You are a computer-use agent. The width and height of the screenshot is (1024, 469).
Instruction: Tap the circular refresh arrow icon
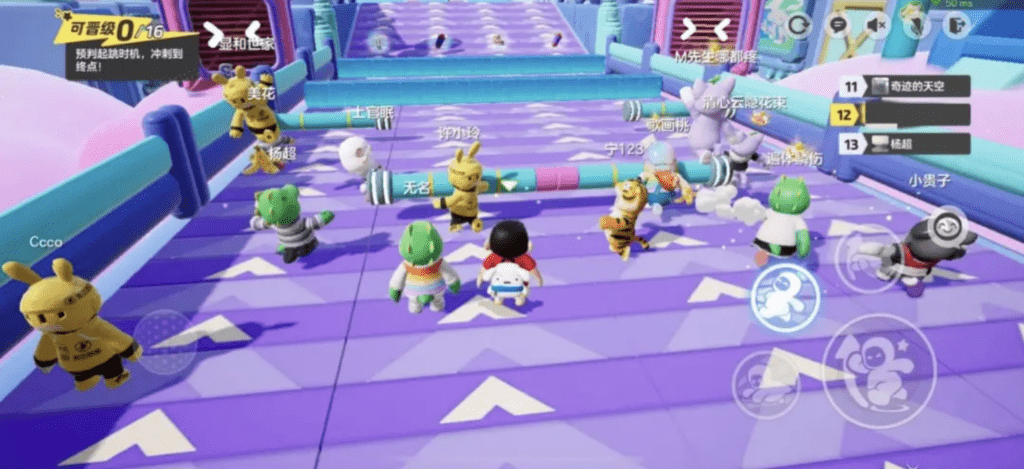coord(799,25)
